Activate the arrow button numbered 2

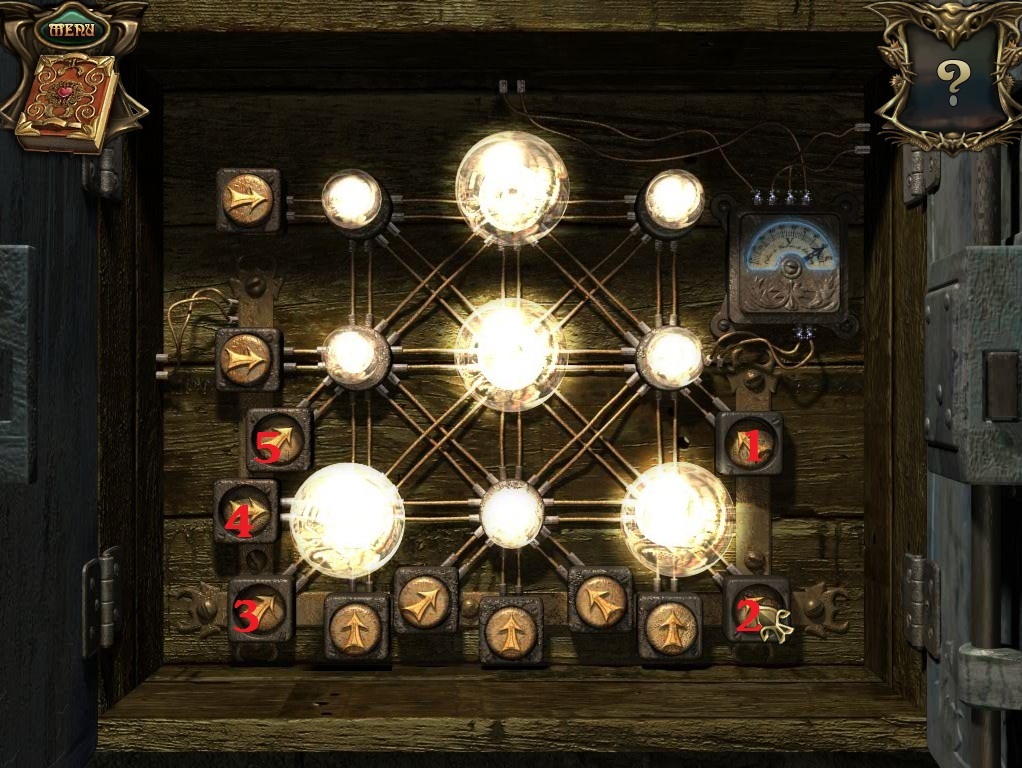[755, 609]
